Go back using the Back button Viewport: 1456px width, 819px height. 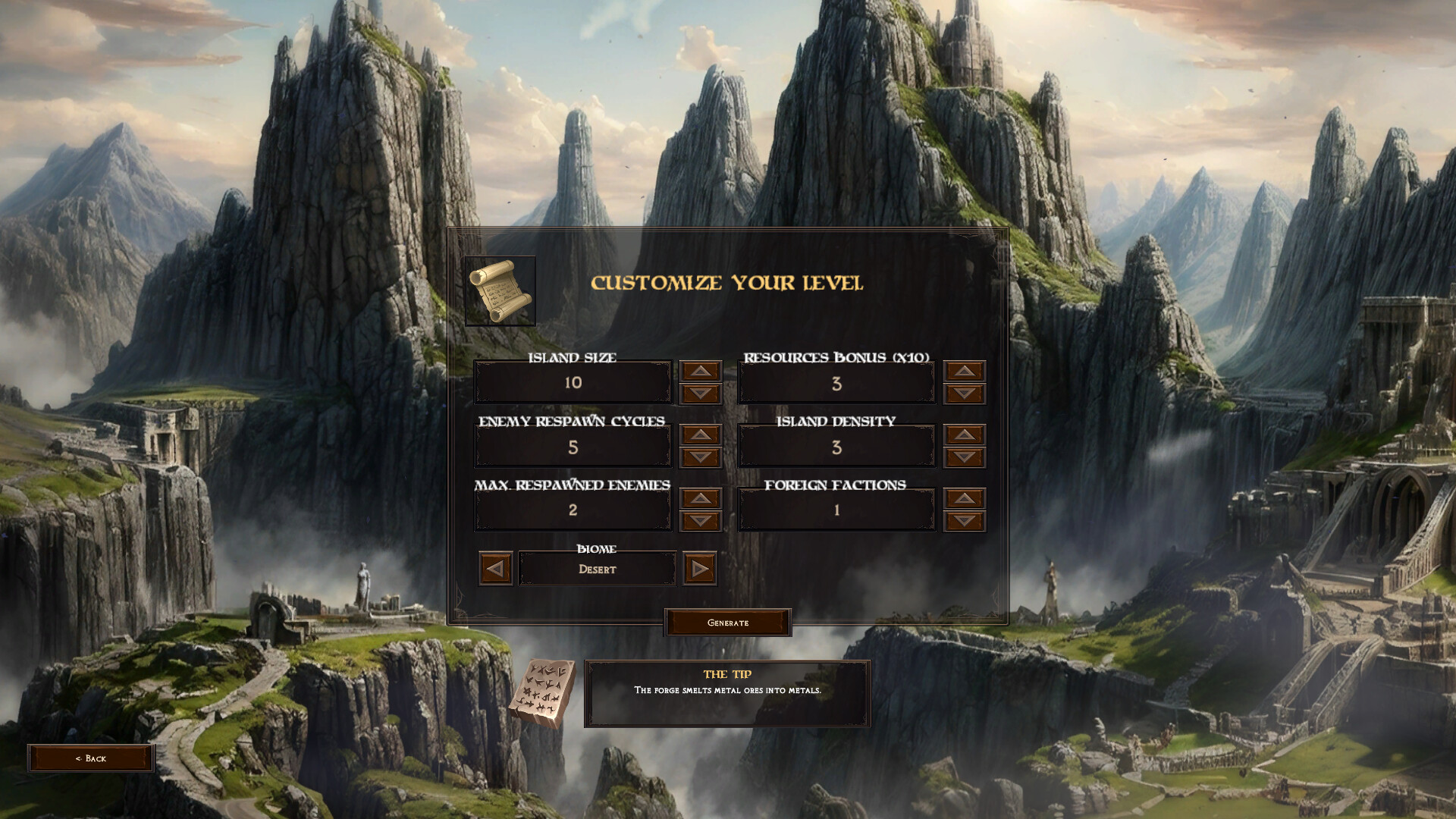pos(91,758)
